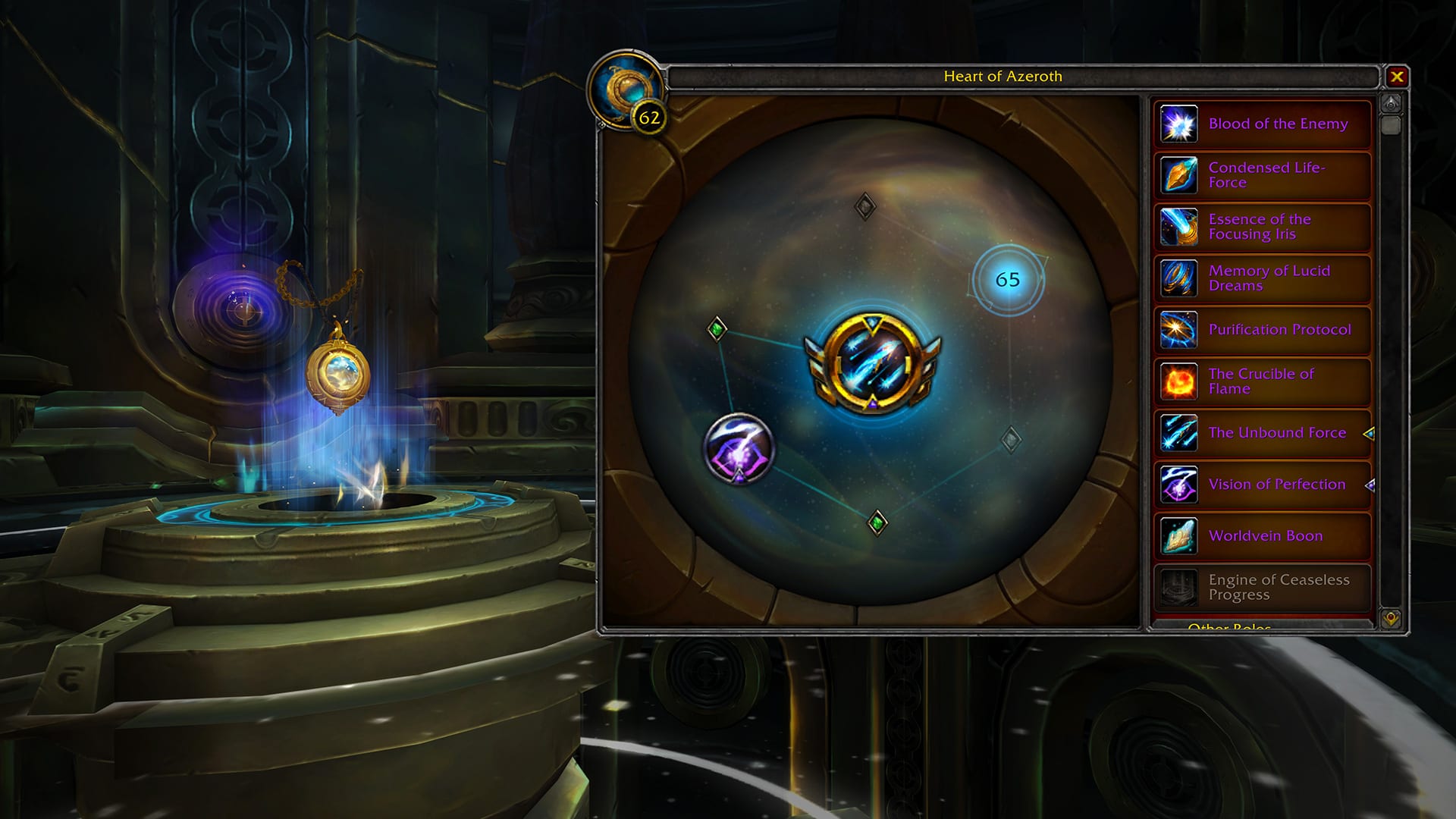This screenshot has width=1456, height=819.
Task: Click the scroll-up arrow of essence list
Action: (1391, 103)
